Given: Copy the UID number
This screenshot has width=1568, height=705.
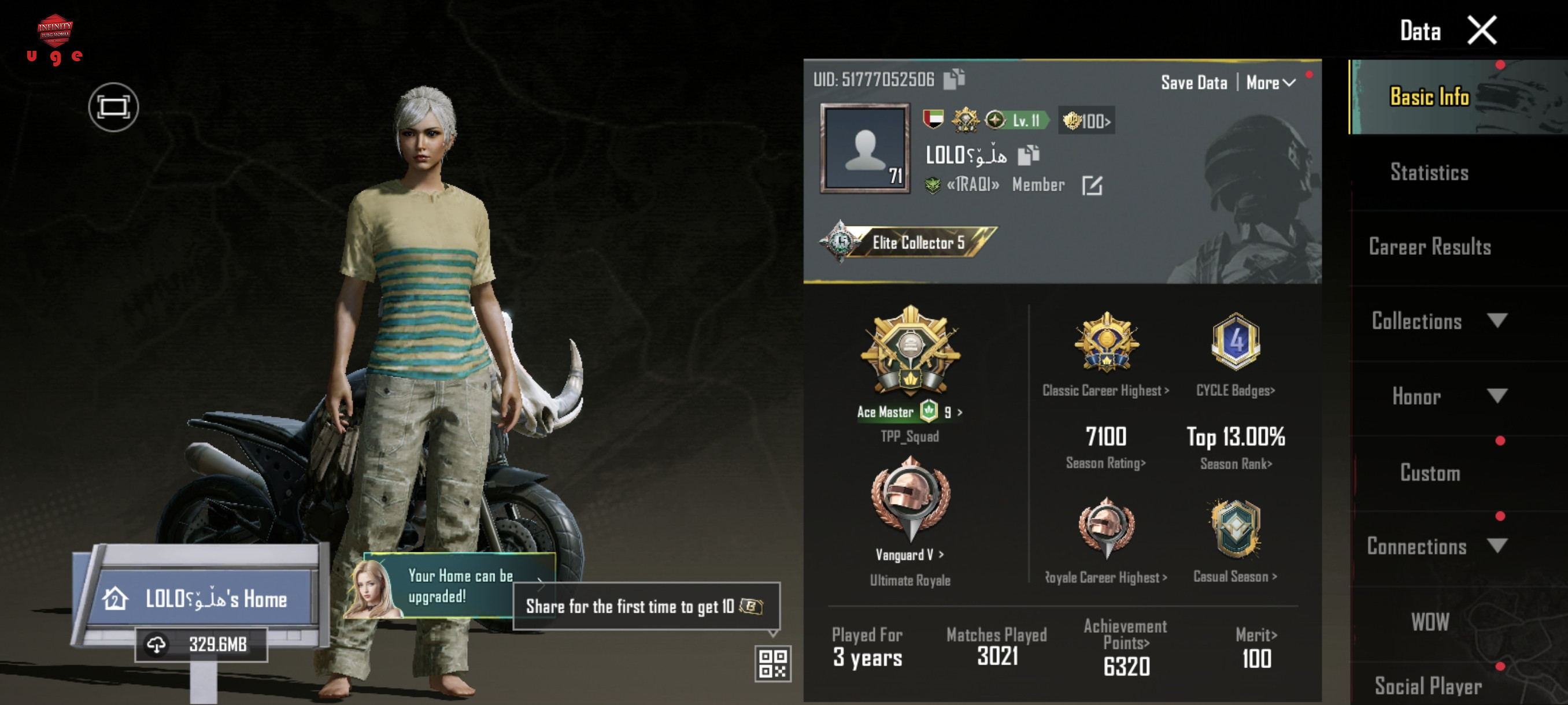Looking at the screenshot, I should [953, 79].
